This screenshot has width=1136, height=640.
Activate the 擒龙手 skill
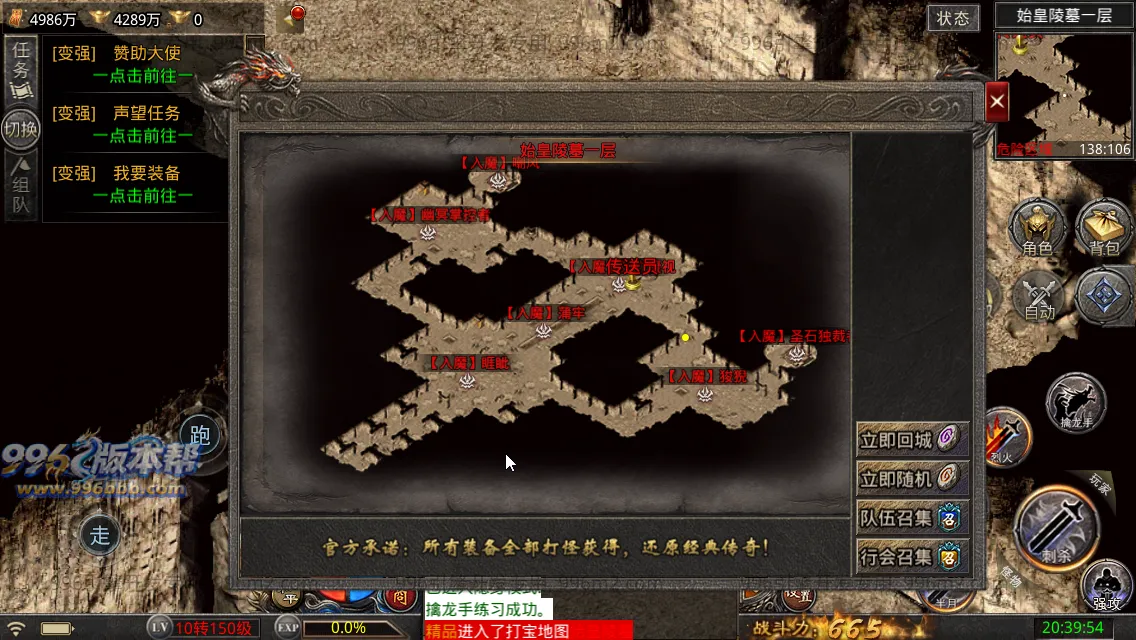pyautogui.click(x=1075, y=403)
